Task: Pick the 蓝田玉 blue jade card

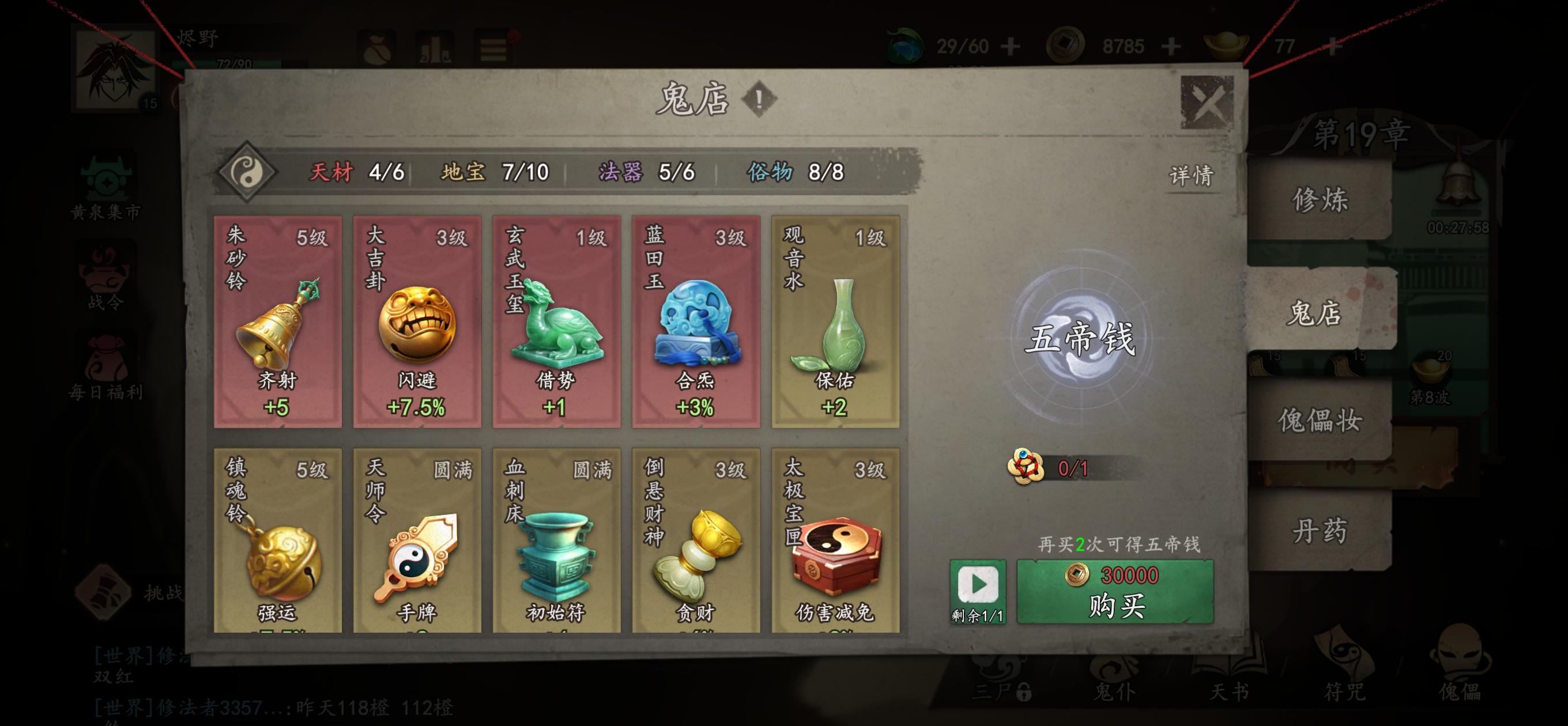Action: [696, 322]
